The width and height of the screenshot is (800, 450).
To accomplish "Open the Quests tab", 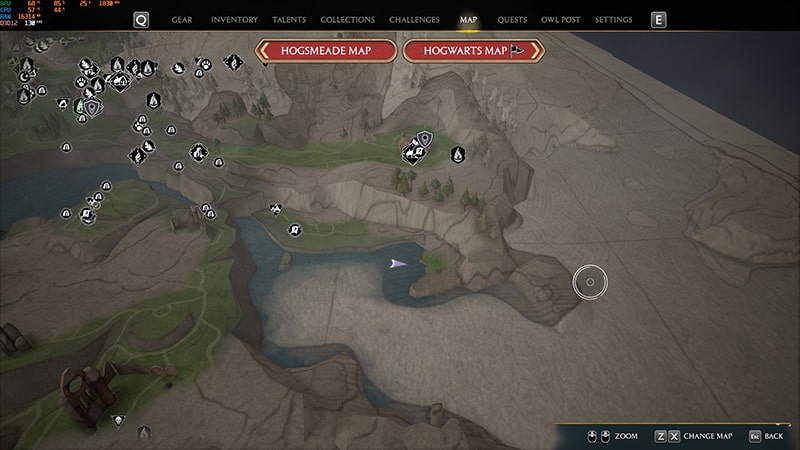I will (512, 20).
